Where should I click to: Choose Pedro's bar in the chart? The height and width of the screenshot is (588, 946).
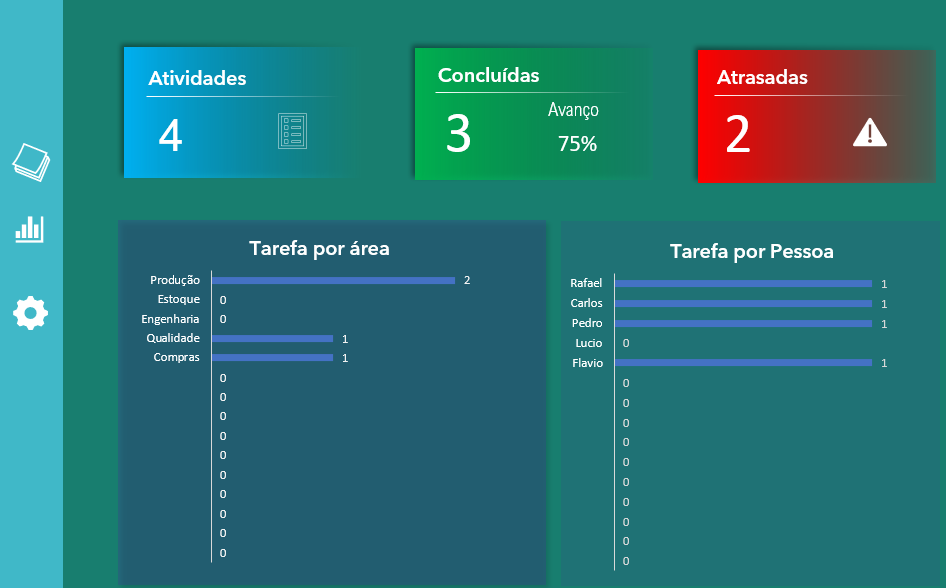[743, 323]
